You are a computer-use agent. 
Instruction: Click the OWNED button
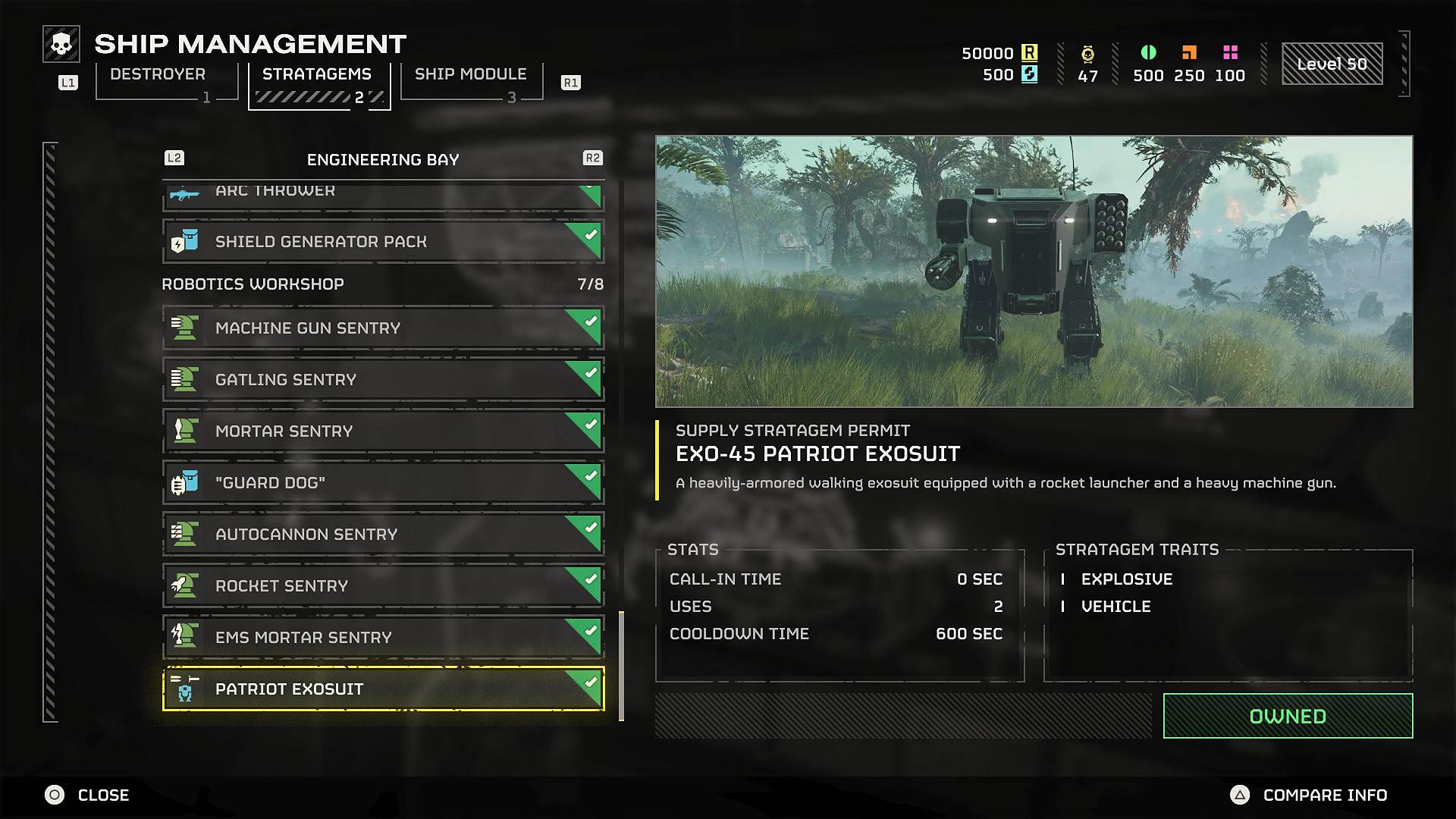tap(1288, 715)
